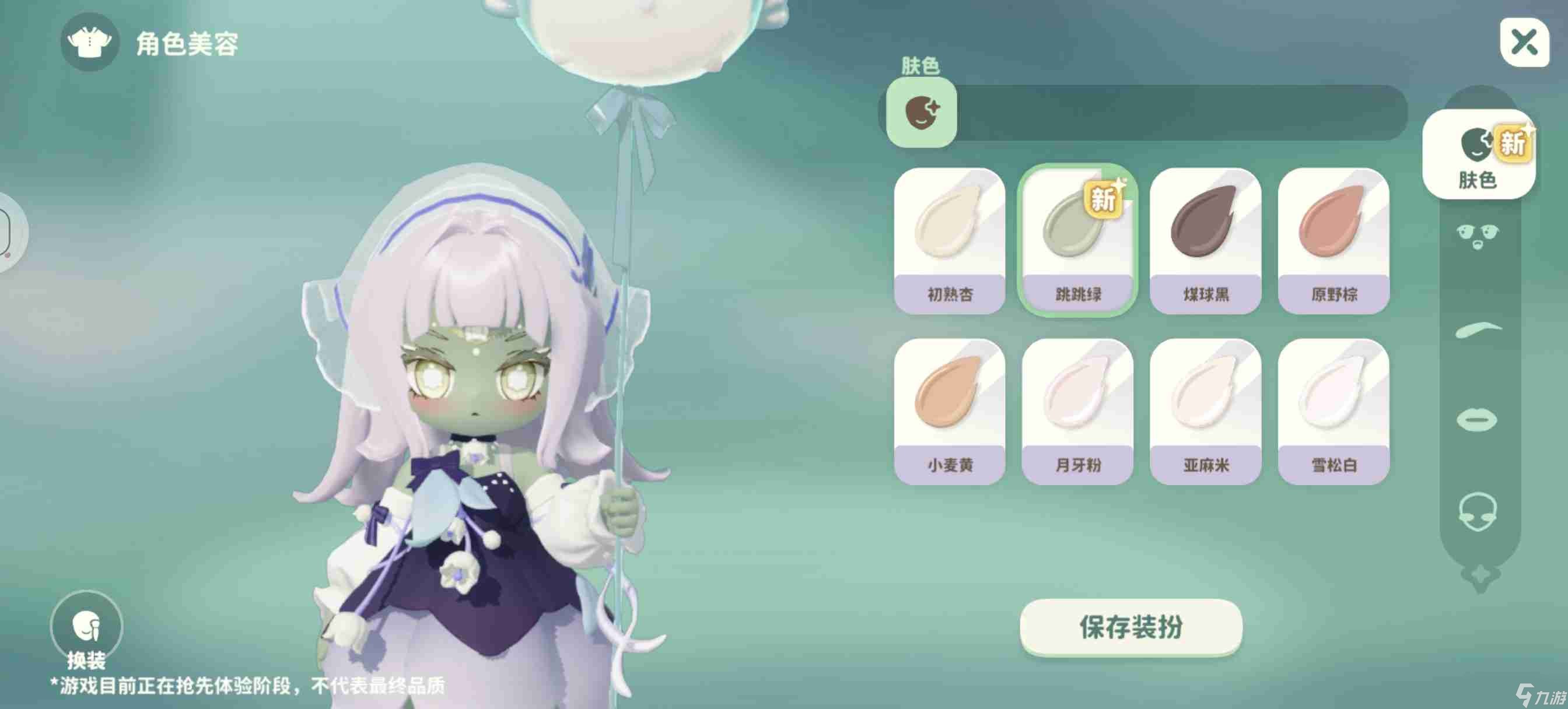1568x709 pixels.
Task: Click the 换装 outfit change icon
Action: coord(87,627)
